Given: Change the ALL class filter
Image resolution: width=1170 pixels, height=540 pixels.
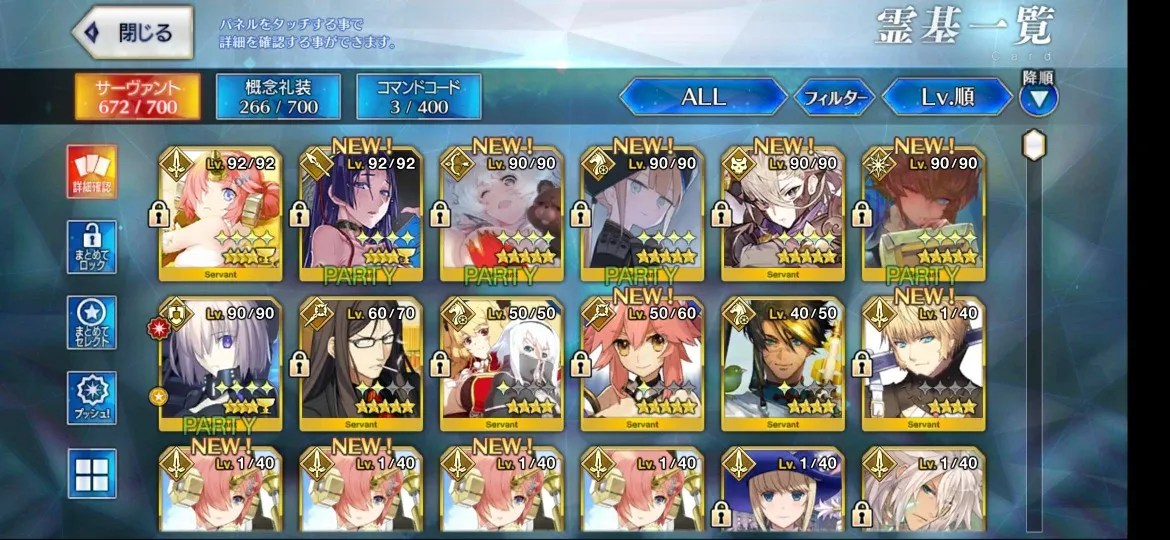Looking at the screenshot, I should click(703, 97).
